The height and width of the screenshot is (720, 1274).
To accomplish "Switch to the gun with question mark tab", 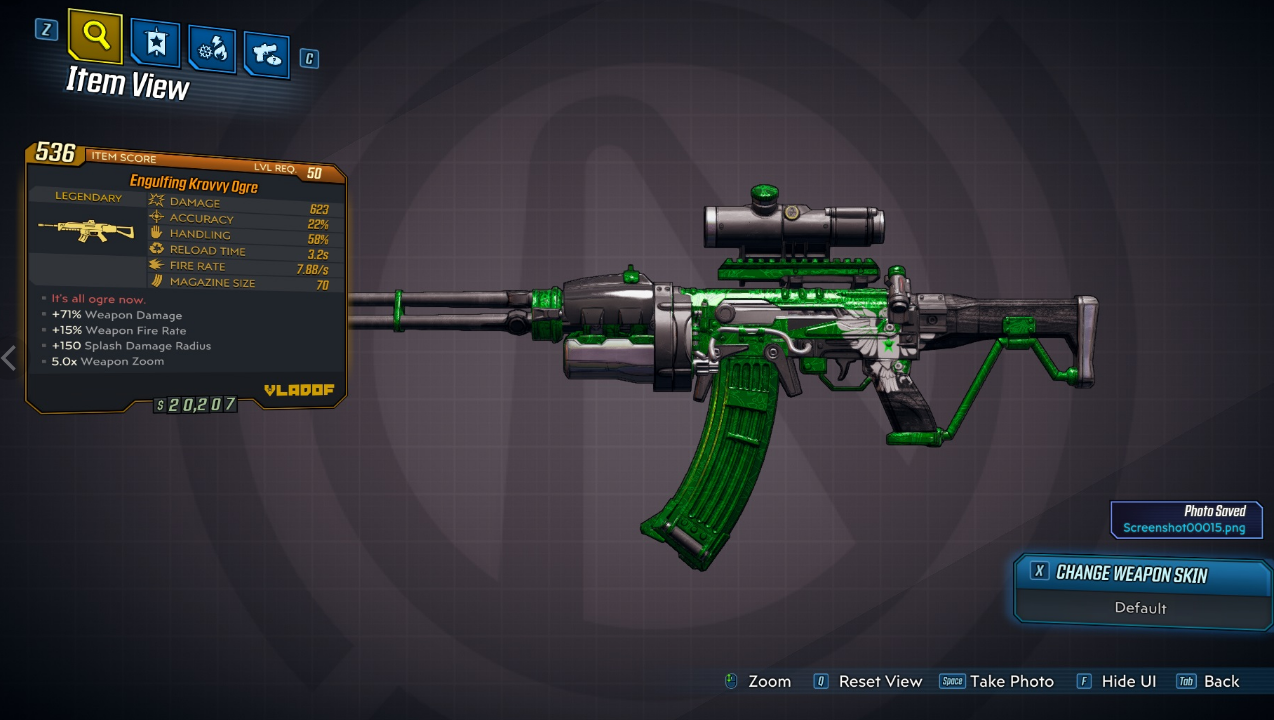I will [265, 54].
